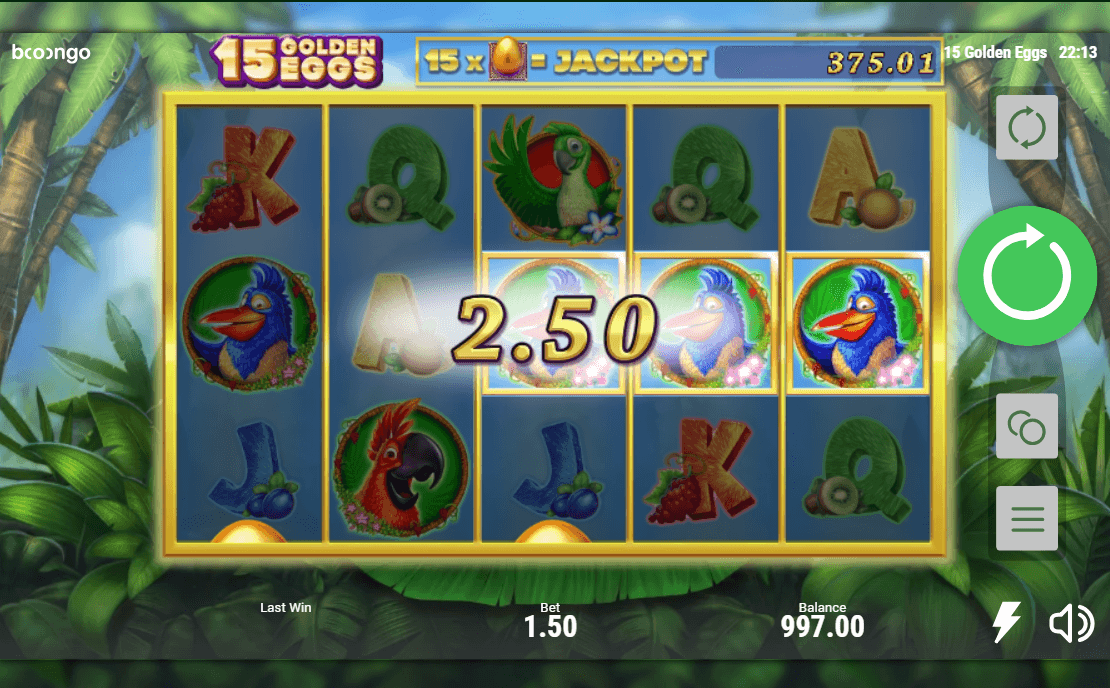Screen dimensions: 1110x688
Task: Enable autoplay with the circular arrows button
Action: [x=1027, y=128]
